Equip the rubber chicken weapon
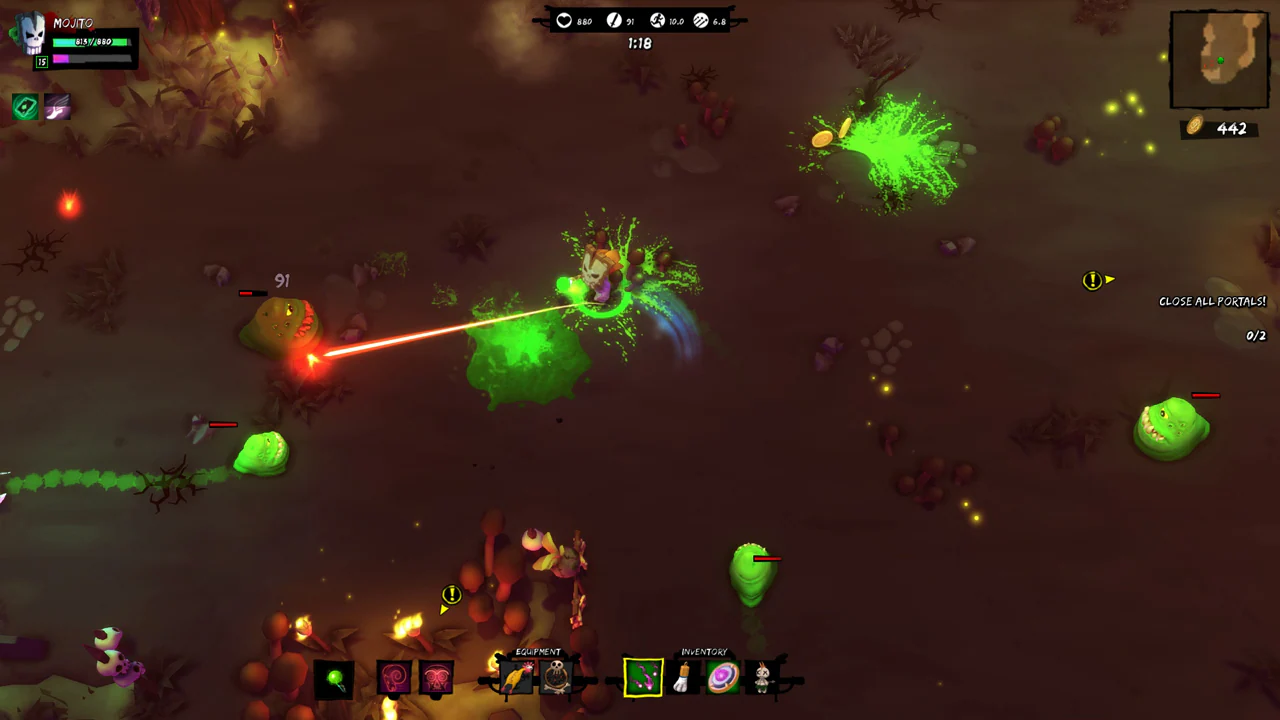Screen dimensions: 1280x720 coord(516,677)
